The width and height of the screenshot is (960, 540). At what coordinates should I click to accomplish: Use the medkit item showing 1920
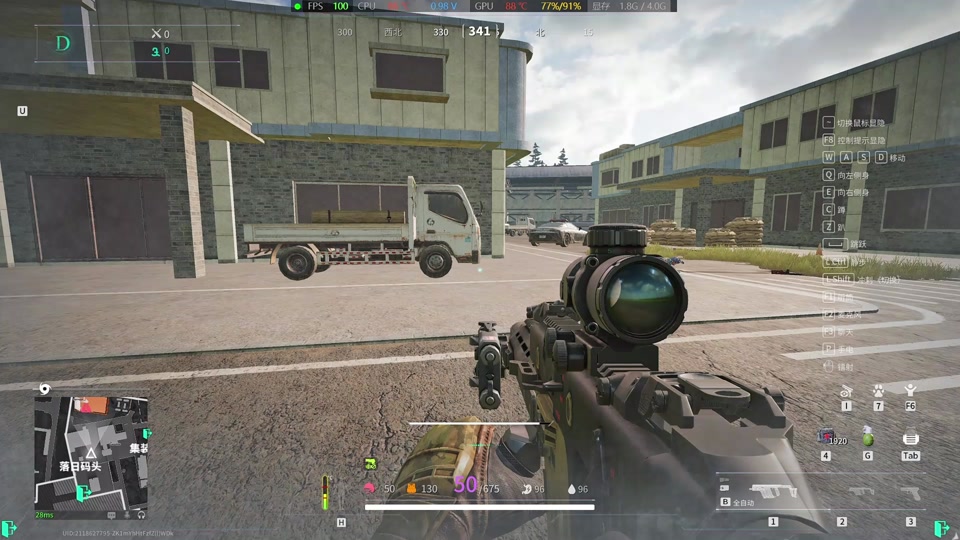[x=828, y=438]
